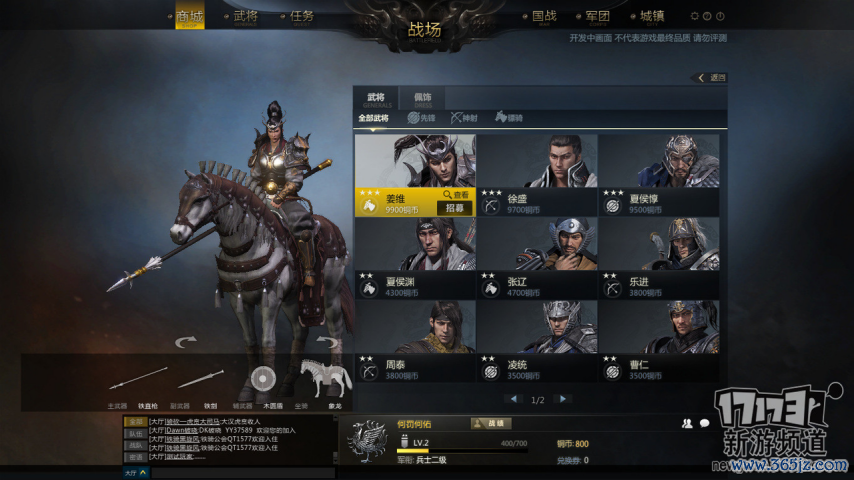The width and height of the screenshot is (854, 480).
Task: Switch chat to the 队伍 team channel
Action: click(x=134, y=433)
